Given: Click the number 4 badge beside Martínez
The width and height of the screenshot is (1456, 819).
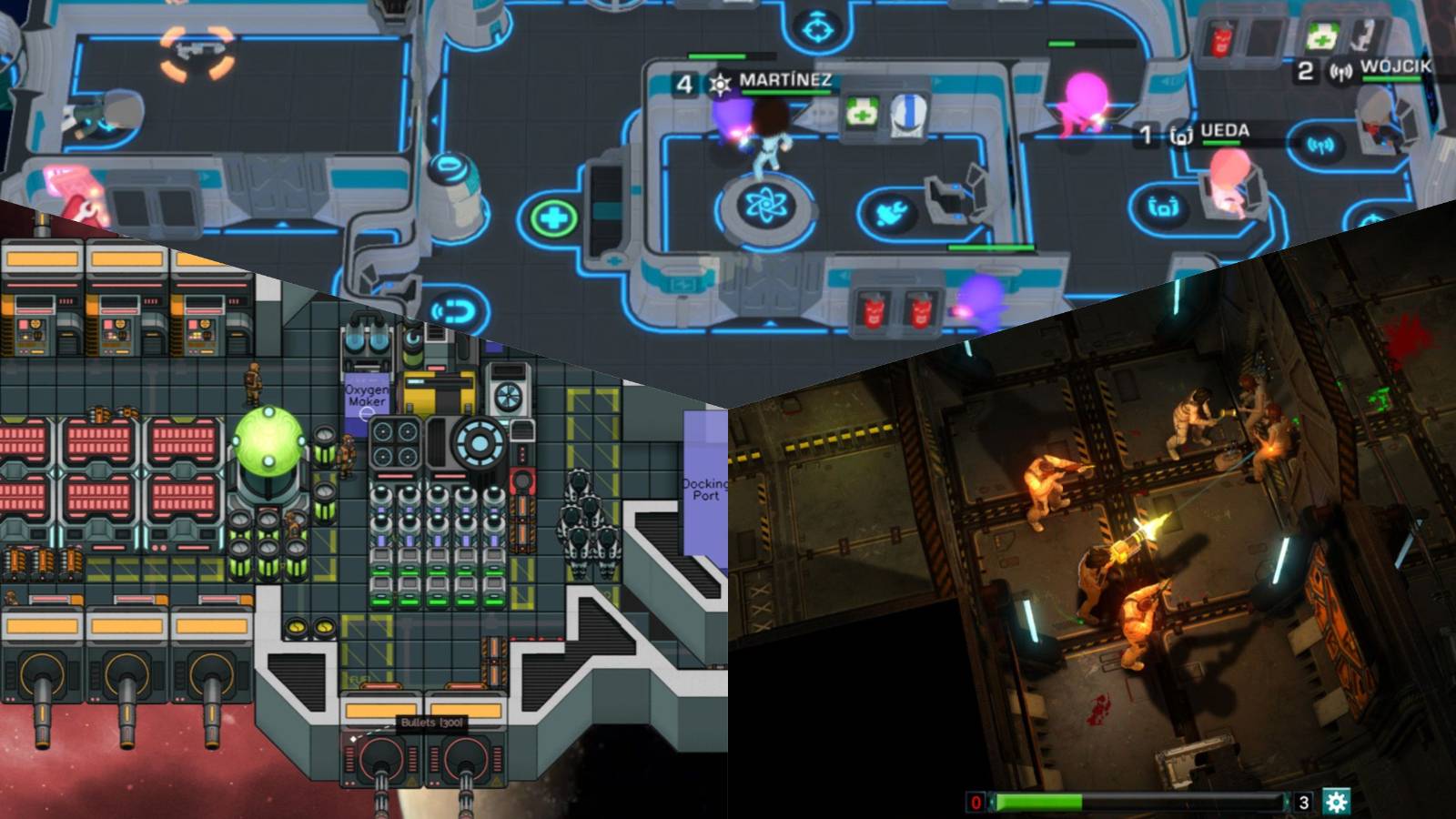Looking at the screenshot, I should (684, 82).
